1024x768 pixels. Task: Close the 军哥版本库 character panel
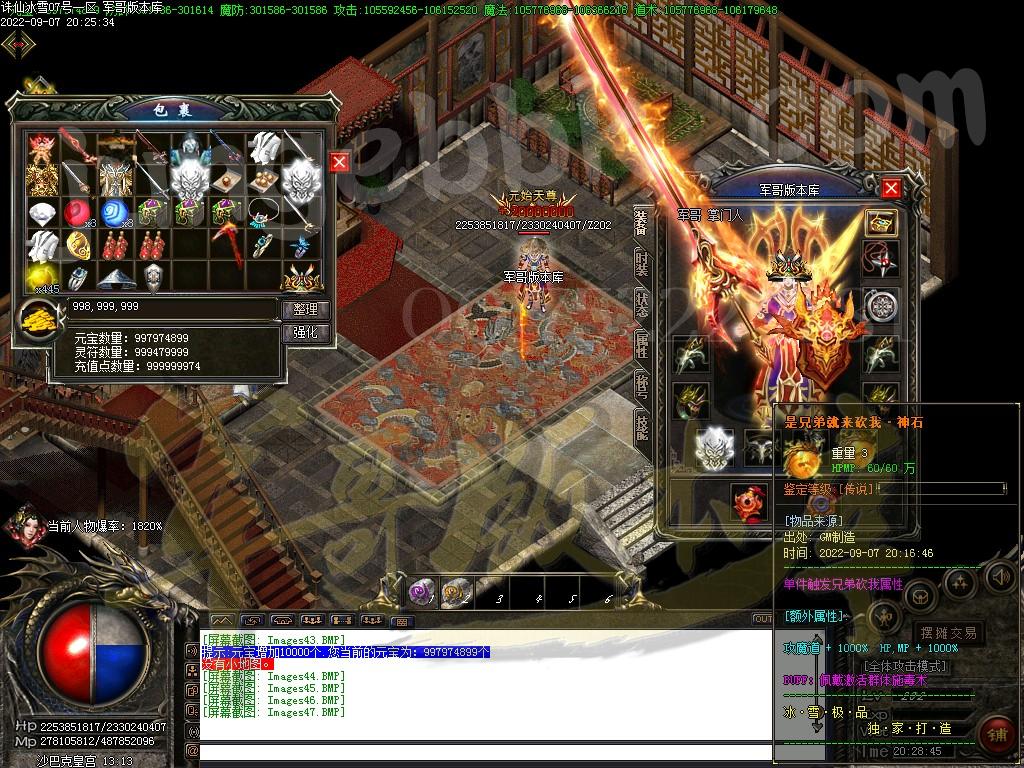(x=891, y=188)
